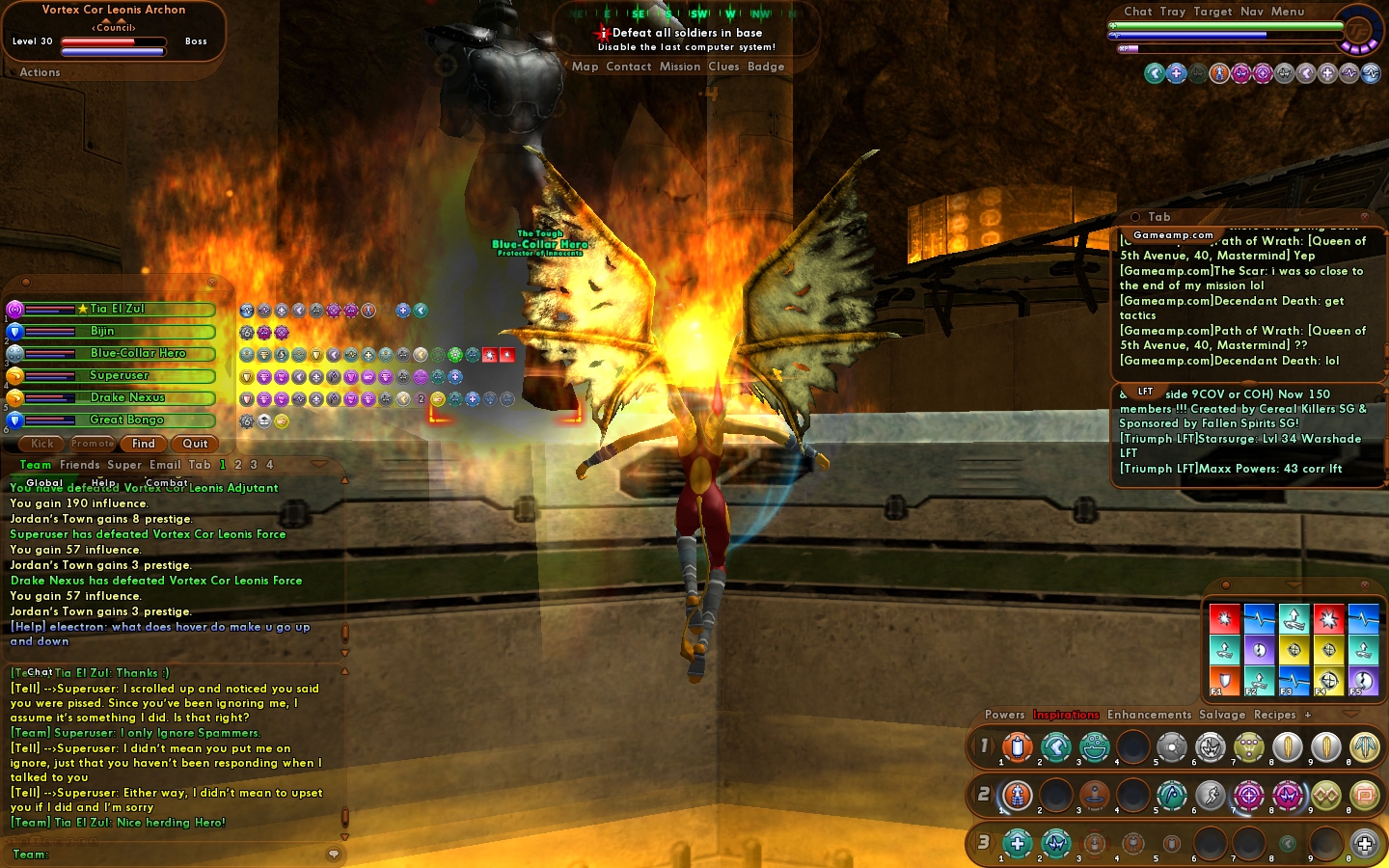Show the Mission panel
The height and width of the screenshot is (868, 1389).
(x=680, y=67)
